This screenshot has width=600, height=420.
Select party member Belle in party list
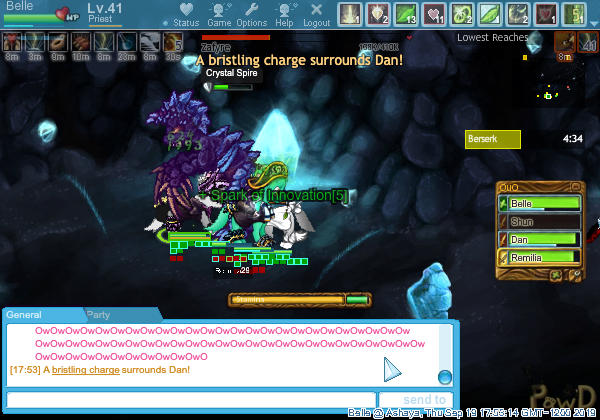(x=540, y=203)
